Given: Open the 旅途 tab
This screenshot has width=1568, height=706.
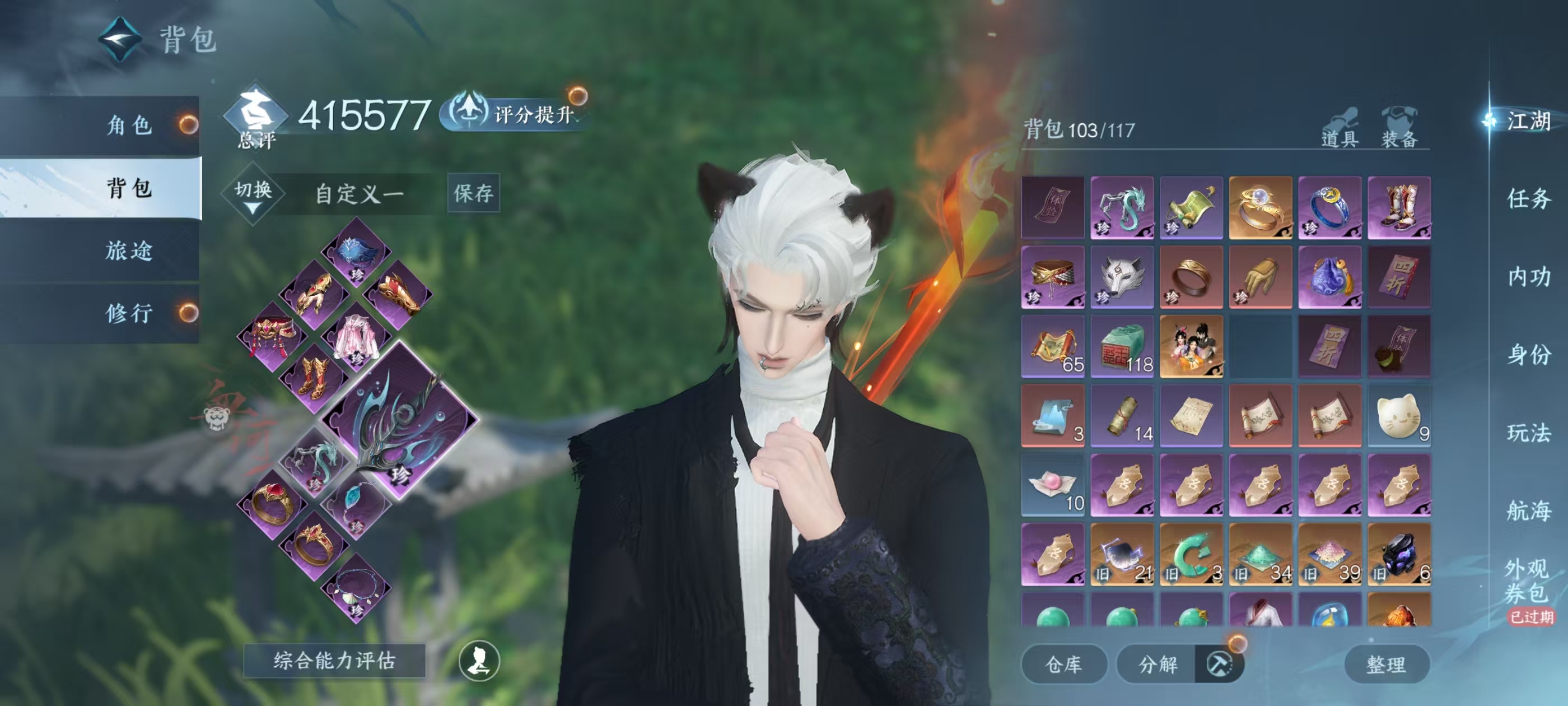Looking at the screenshot, I should pyautogui.click(x=129, y=250).
